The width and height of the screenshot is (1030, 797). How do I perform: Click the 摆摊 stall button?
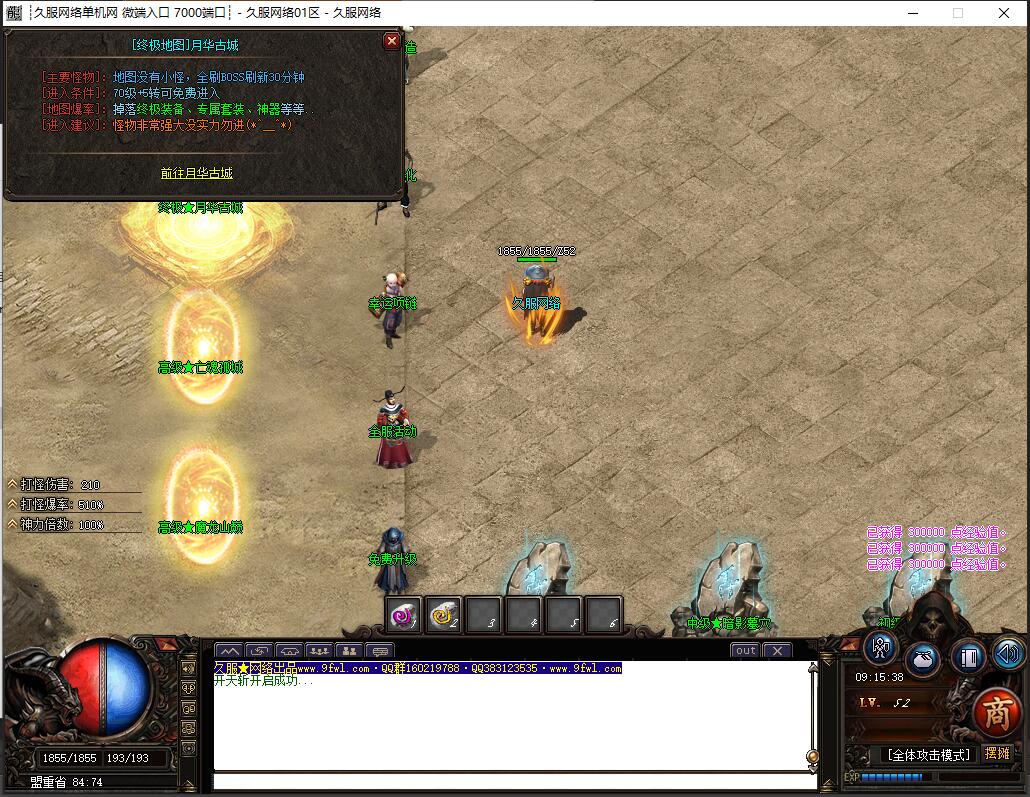(996, 753)
